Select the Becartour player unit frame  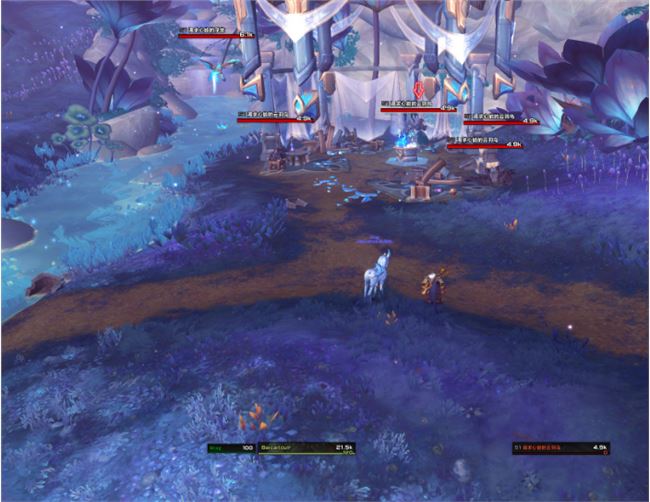pyautogui.click(x=307, y=449)
